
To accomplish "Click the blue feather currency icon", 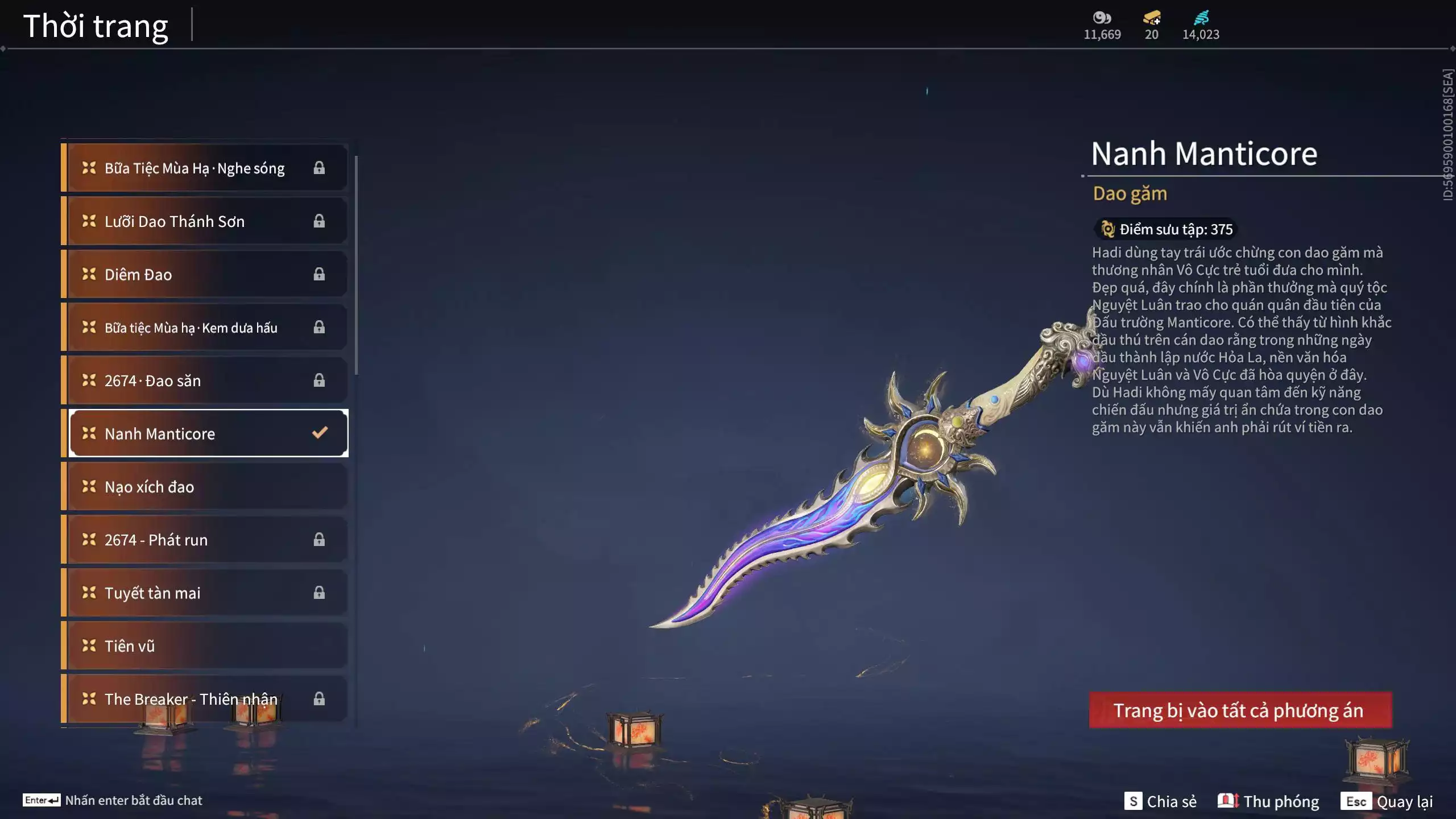I will 1201,18.
